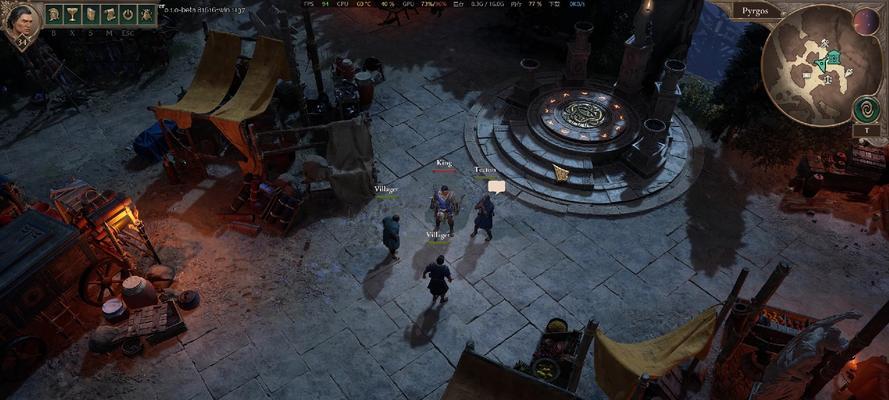Click the speech bubble above Tecton

pyautogui.click(x=496, y=186)
